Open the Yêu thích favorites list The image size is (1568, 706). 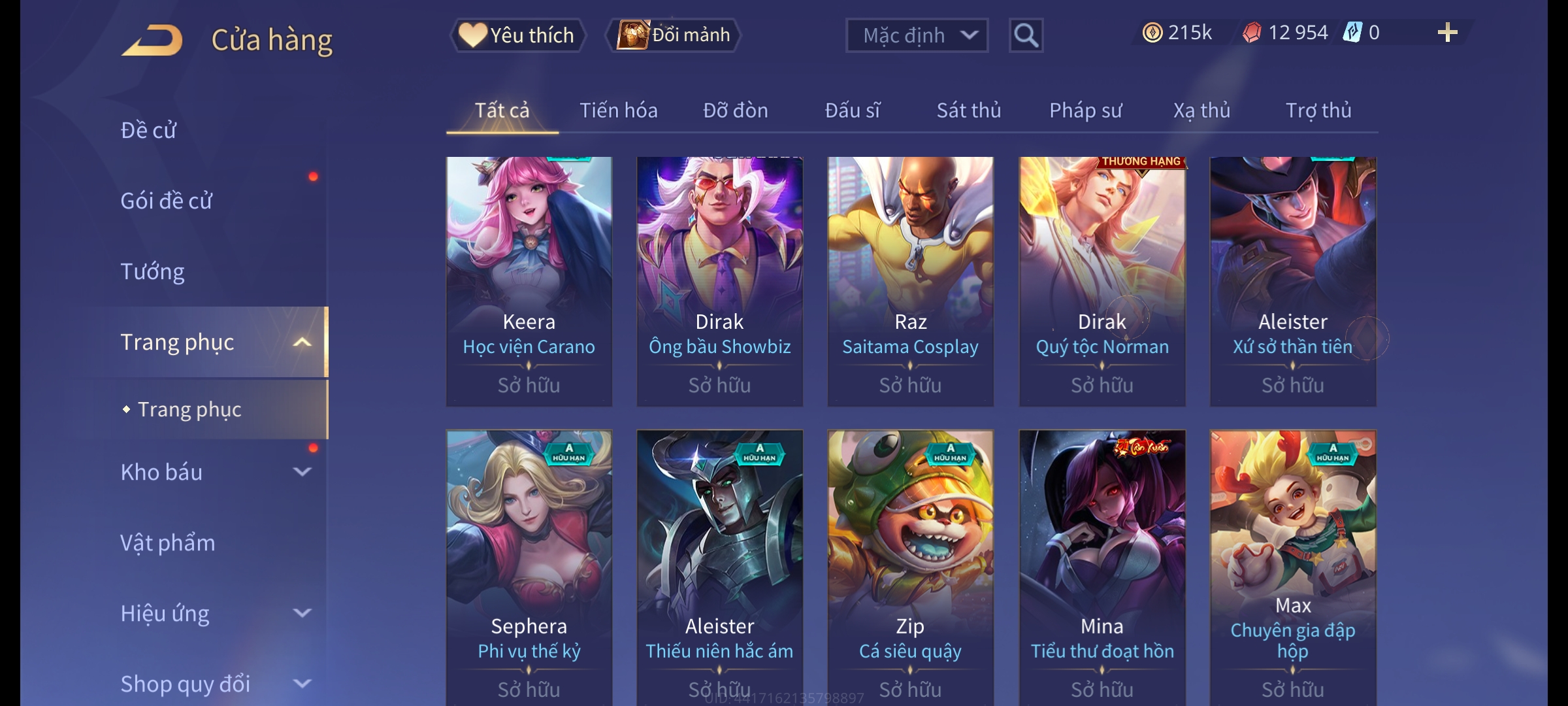point(517,35)
